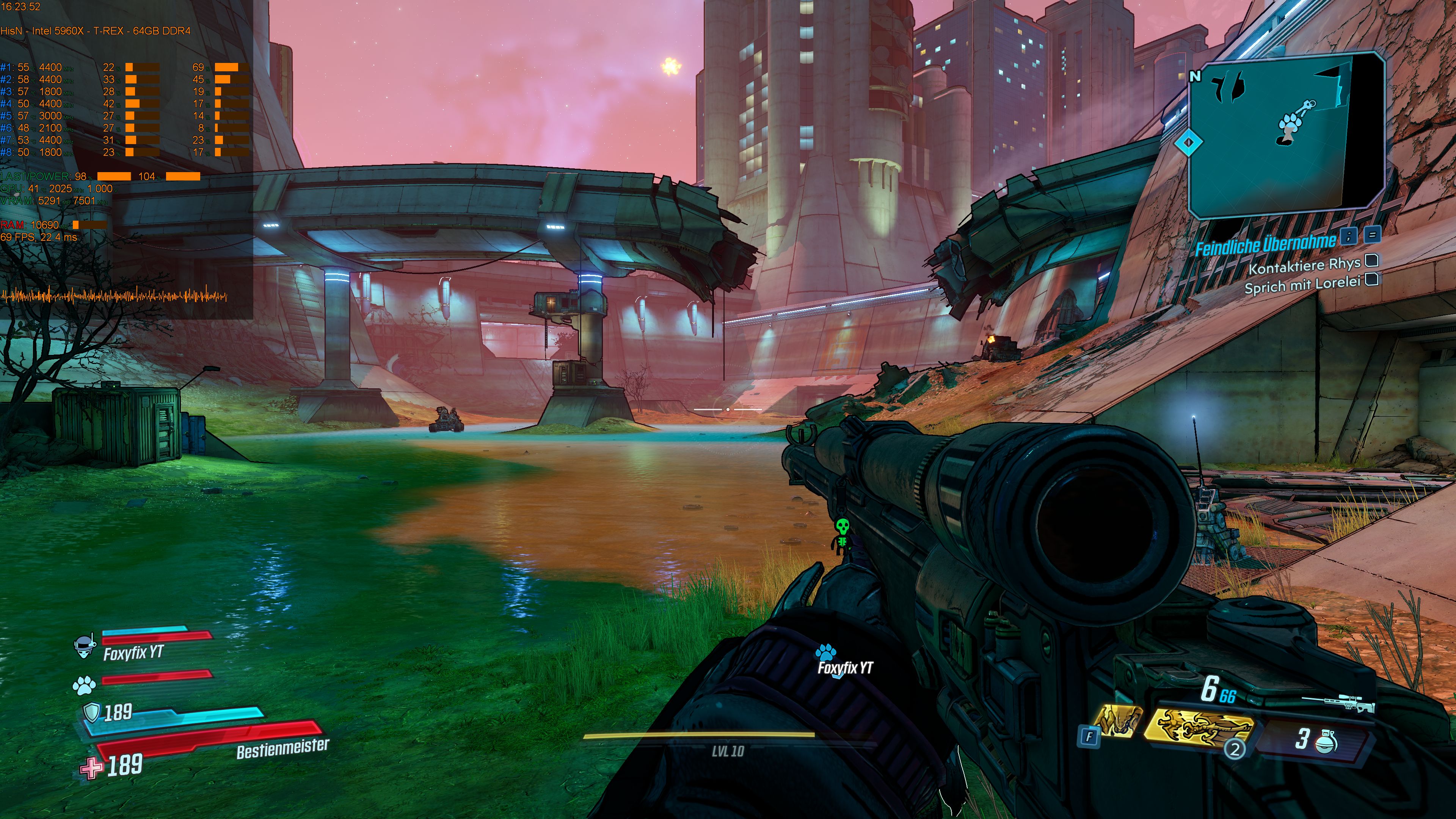Click the red health cross icon
This screenshot has width=1456, height=819.
click(x=91, y=767)
